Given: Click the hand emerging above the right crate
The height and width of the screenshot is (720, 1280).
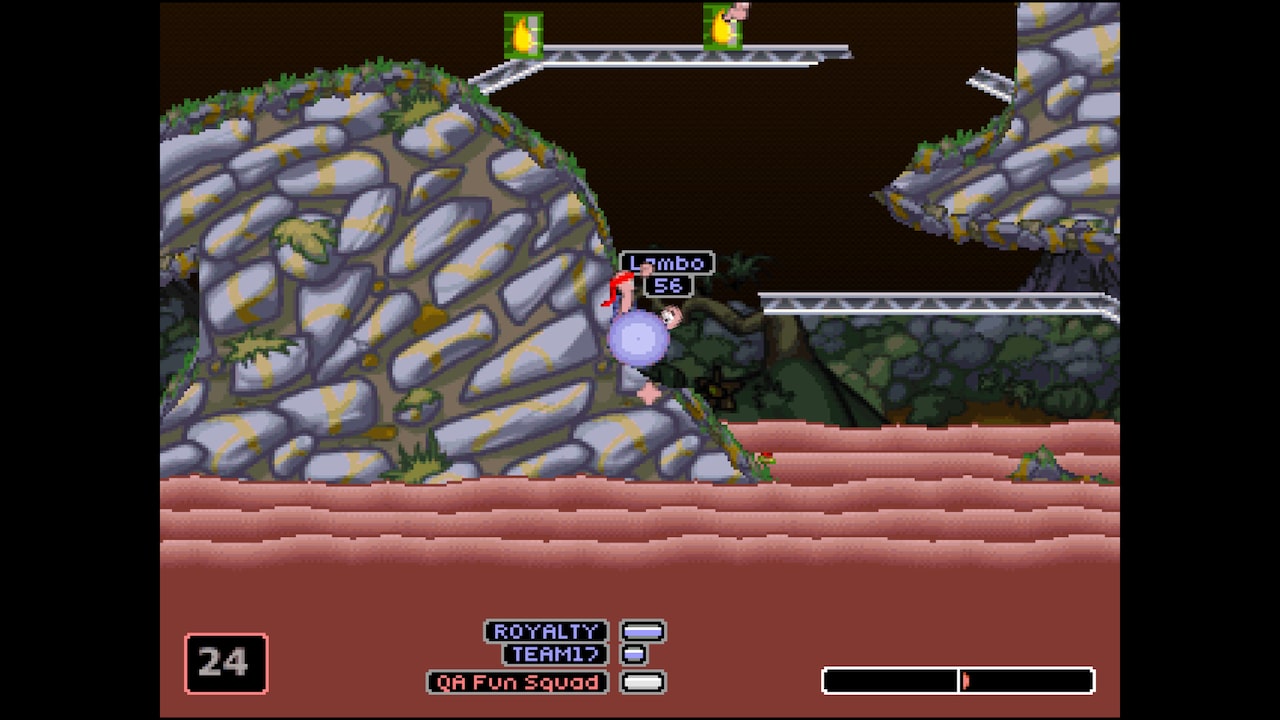Looking at the screenshot, I should pyautogui.click(x=739, y=10).
